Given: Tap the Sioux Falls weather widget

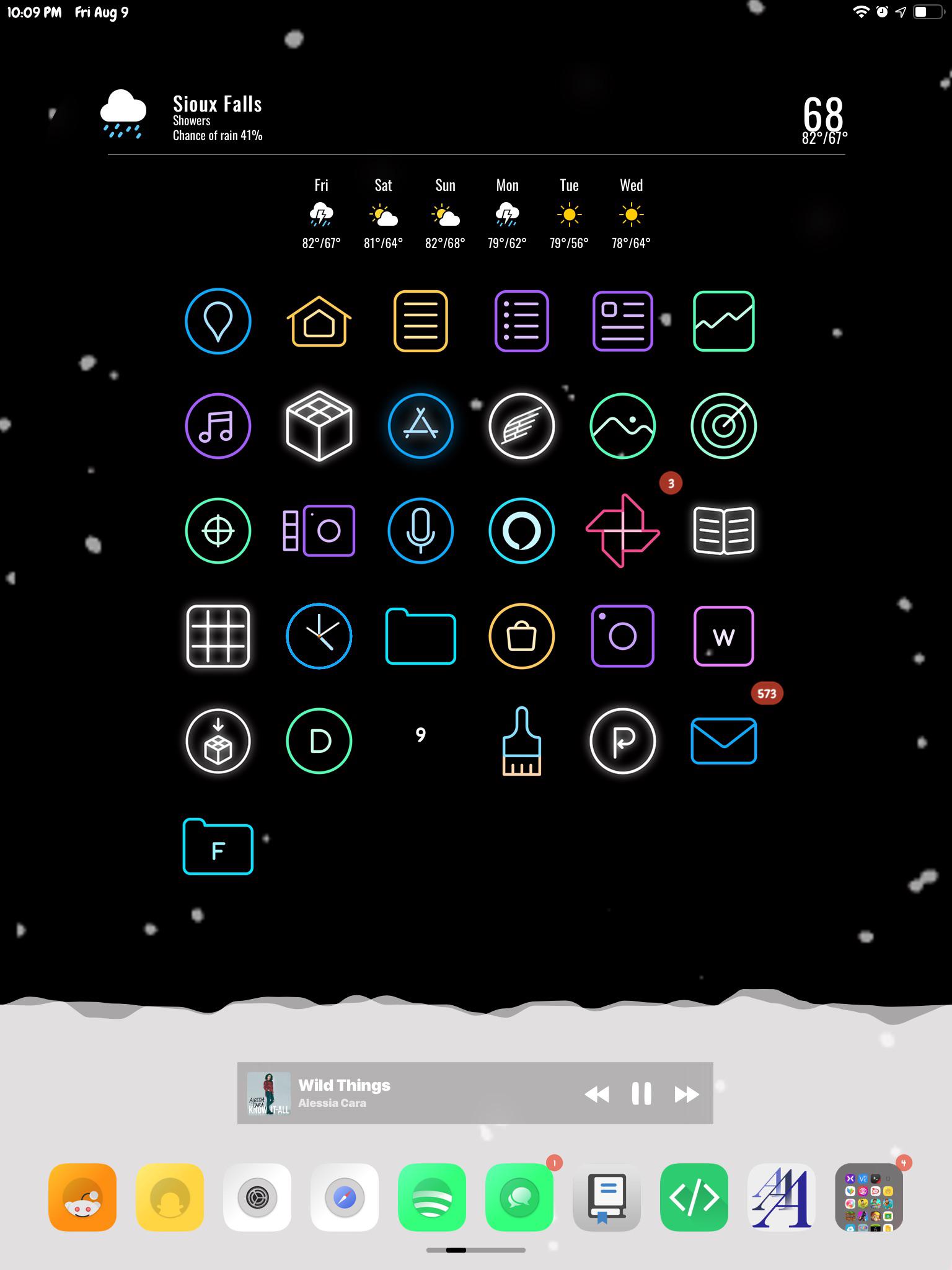Looking at the screenshot, I should pos(217,115).
